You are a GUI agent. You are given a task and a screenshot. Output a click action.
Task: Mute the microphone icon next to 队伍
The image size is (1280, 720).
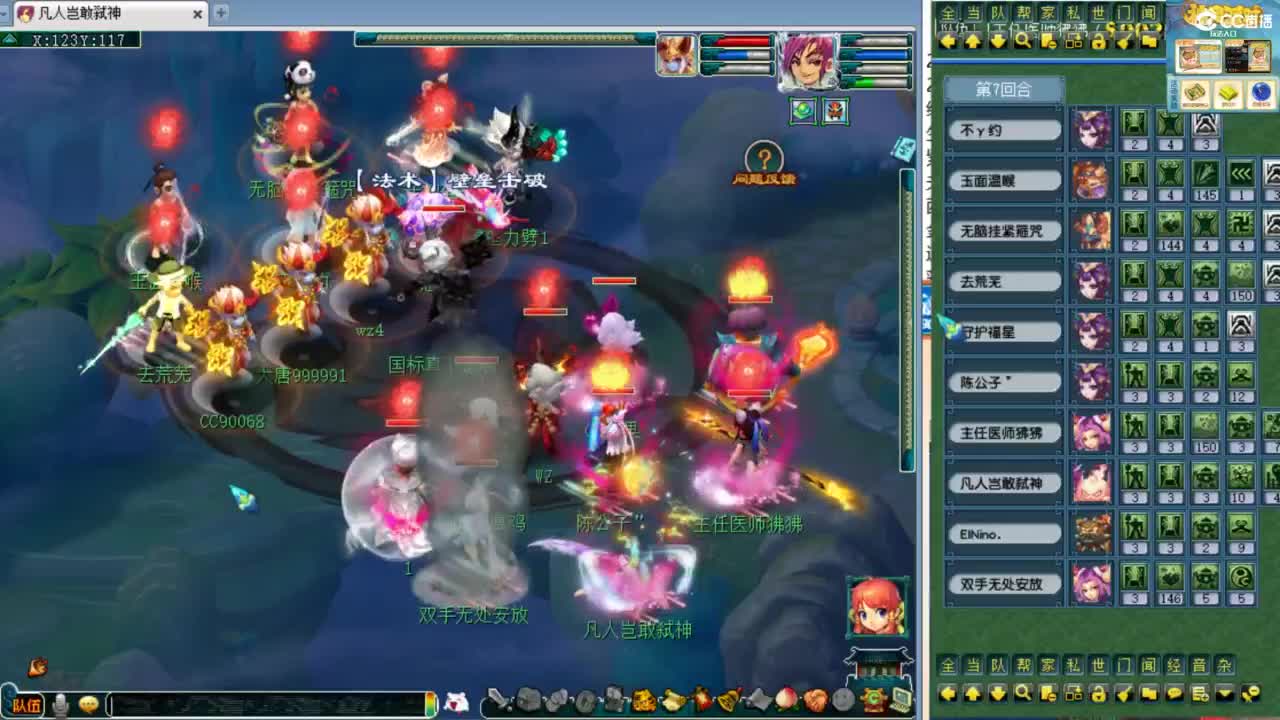tap(60, 704)
